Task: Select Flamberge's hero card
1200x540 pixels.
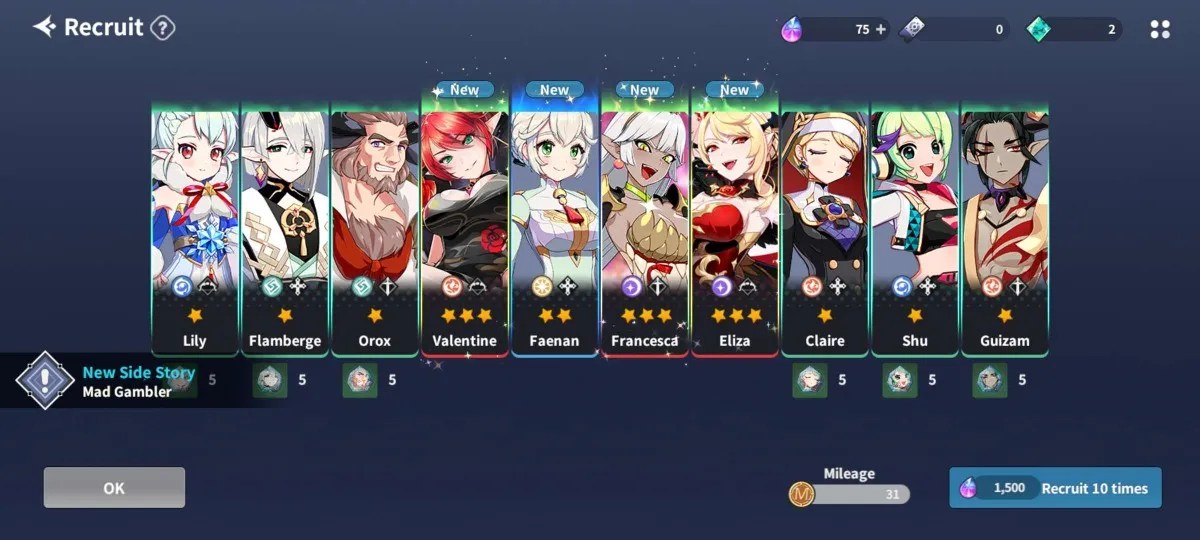Action: [x=285, y=230]
